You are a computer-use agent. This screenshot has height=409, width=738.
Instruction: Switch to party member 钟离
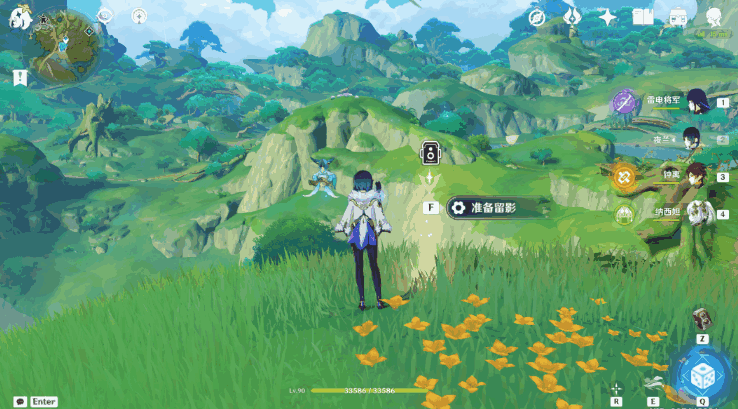coord(690,177)
